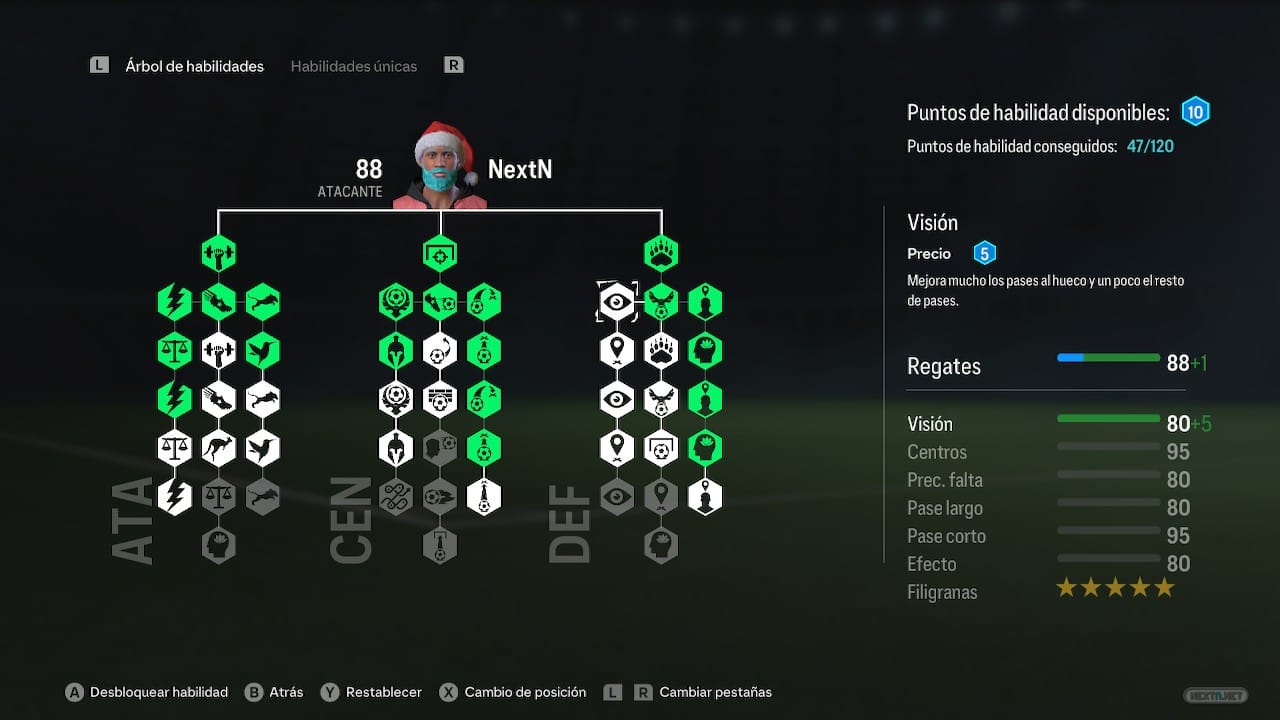This screenshot has height=720, width=1280.
Task: Pick the grey brain head node under ATA
Action: [x=218, y=545]
